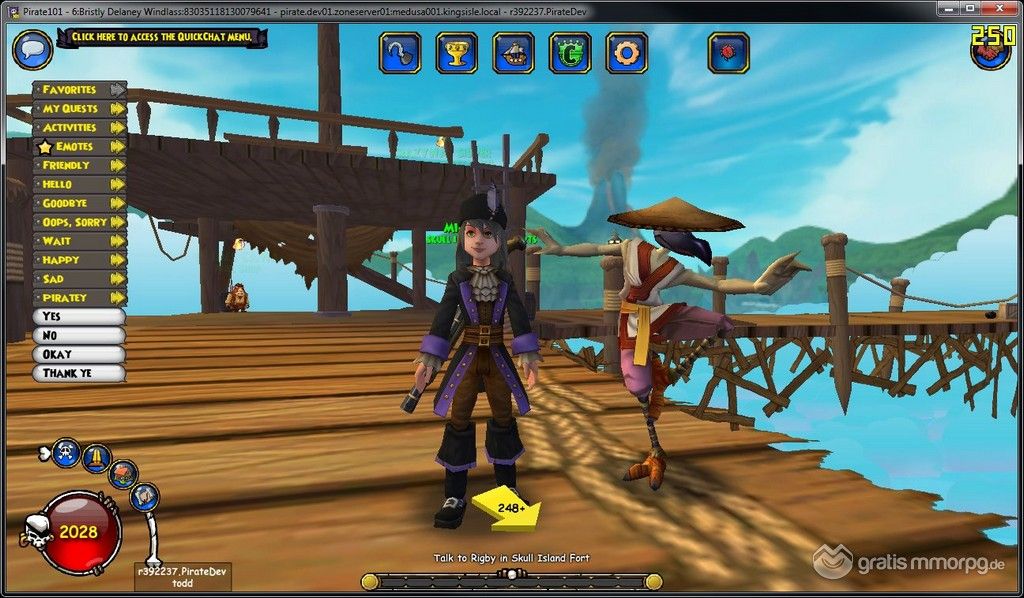Say Yes from the quick chat

point(79,317)
